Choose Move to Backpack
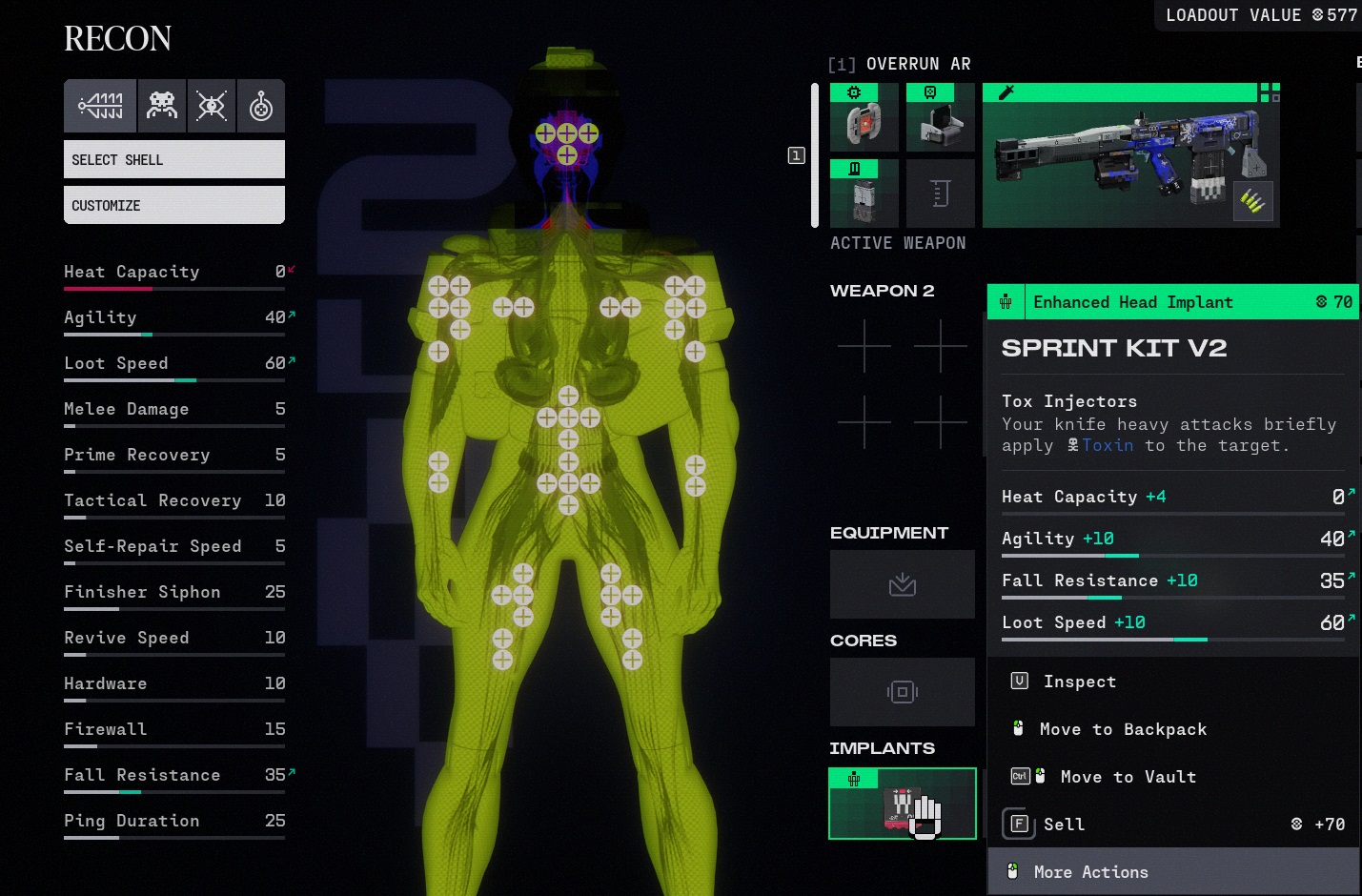This screenshot has height=896, width=1362. click(1123, 729)
